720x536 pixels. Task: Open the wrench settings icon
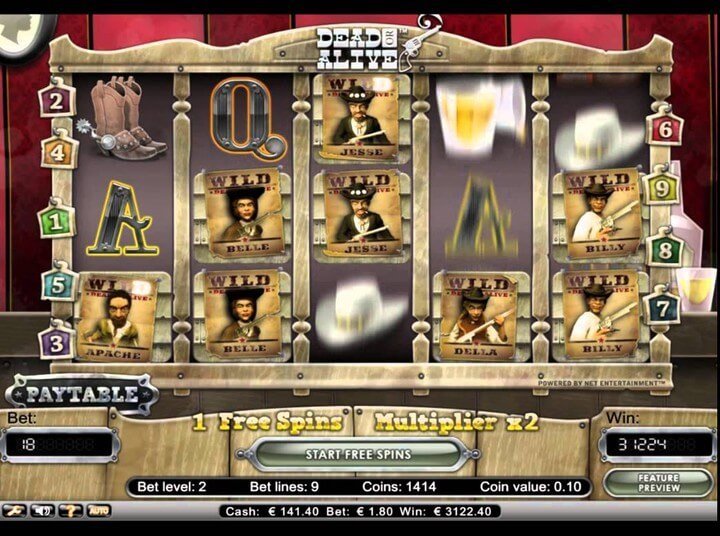point(15,510)
